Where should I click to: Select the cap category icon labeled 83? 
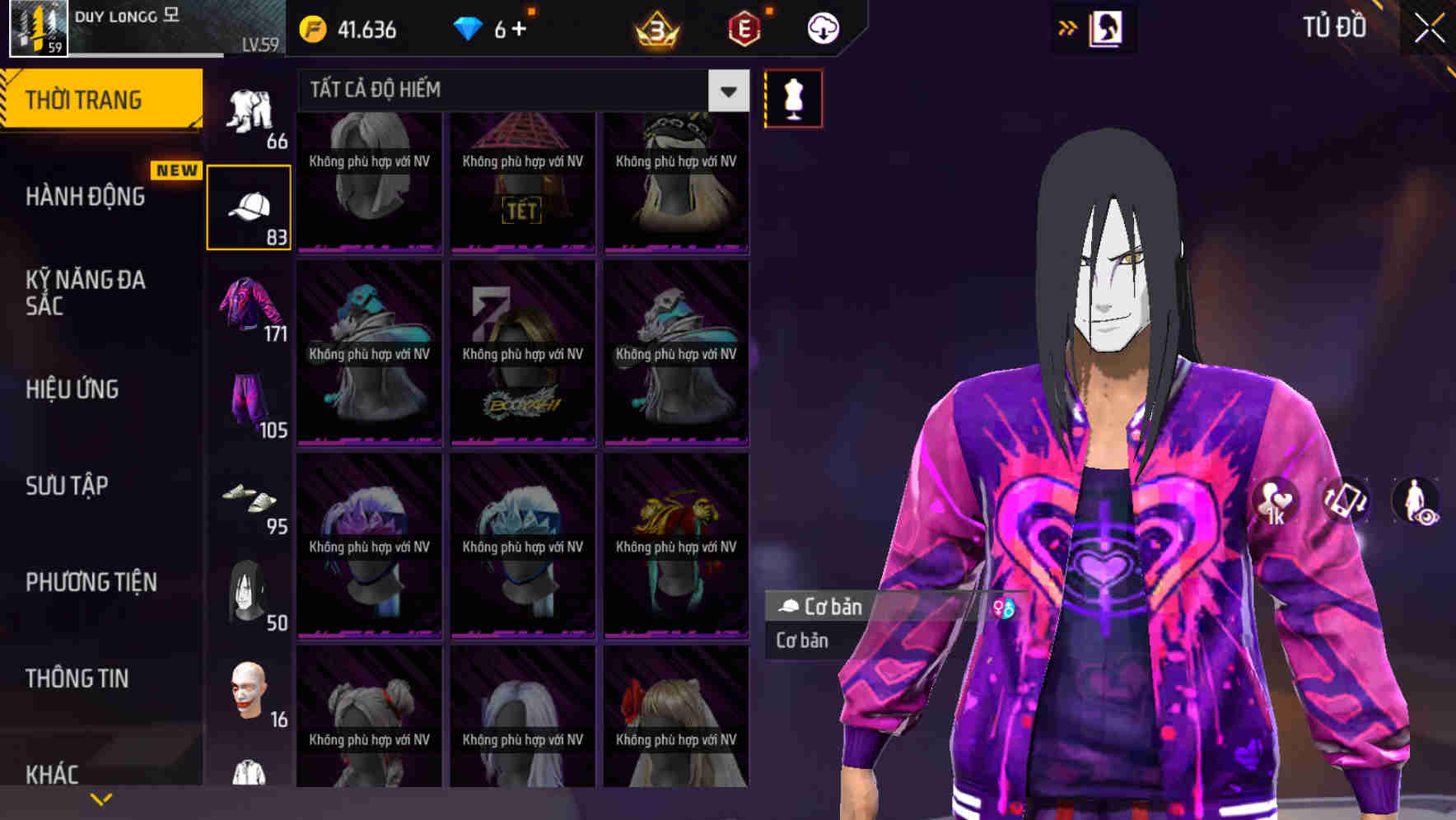pyautogui.click(x=250, y=206)
